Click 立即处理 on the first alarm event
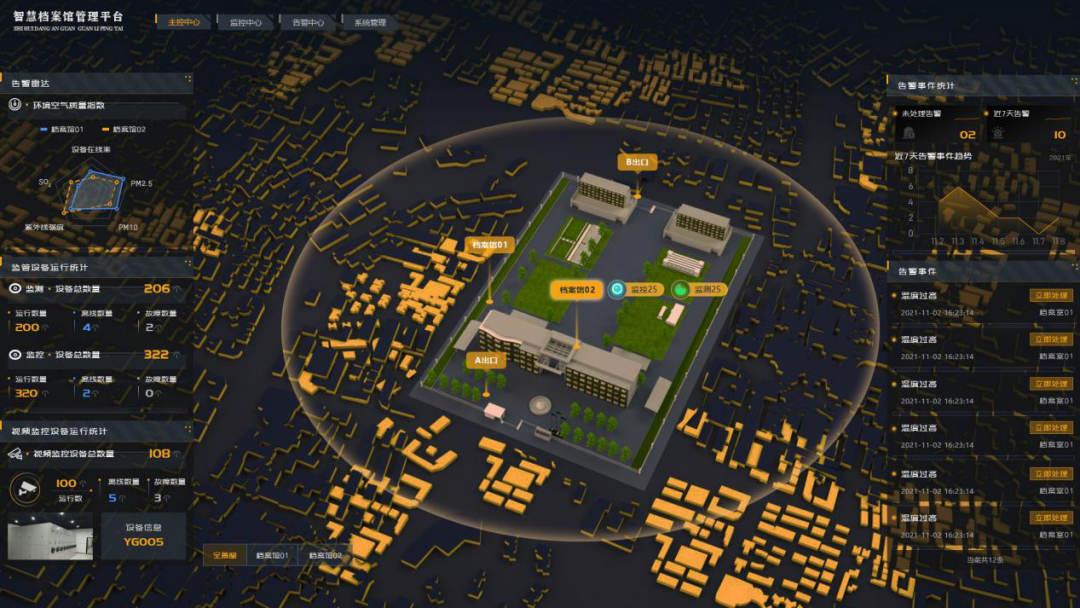This screenshot has width=1080, height=608. [1051, 296]
